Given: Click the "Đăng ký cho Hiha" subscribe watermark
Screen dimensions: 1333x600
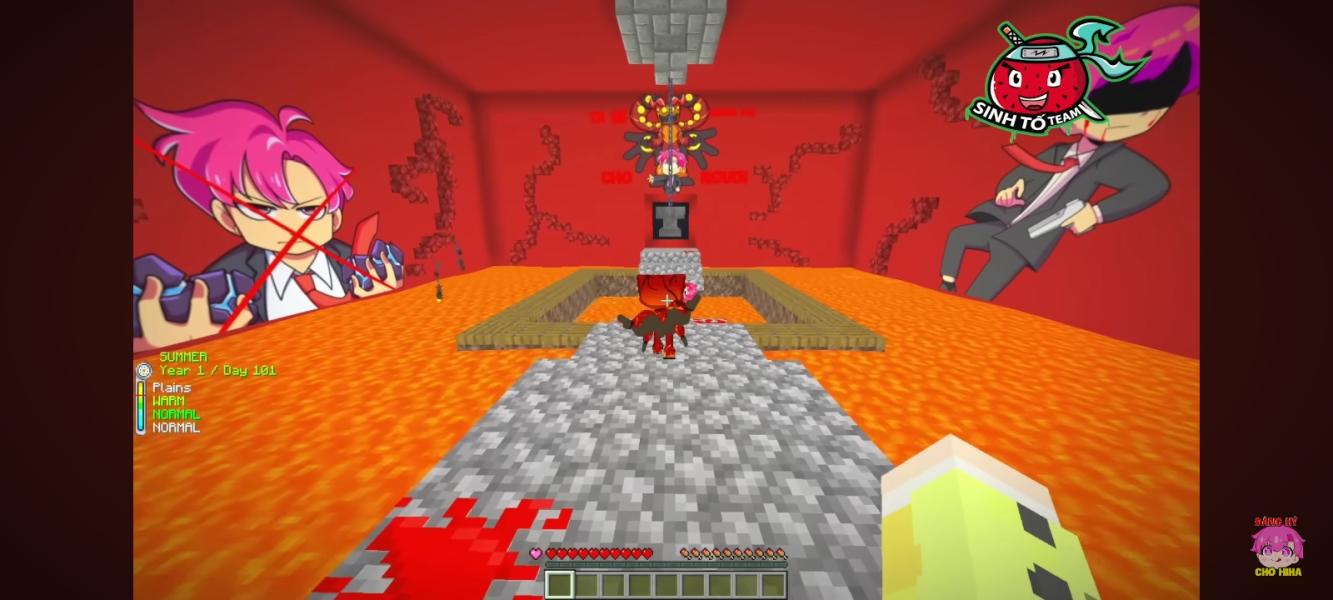Looking at the screenshot, I should click(1276, 547).
